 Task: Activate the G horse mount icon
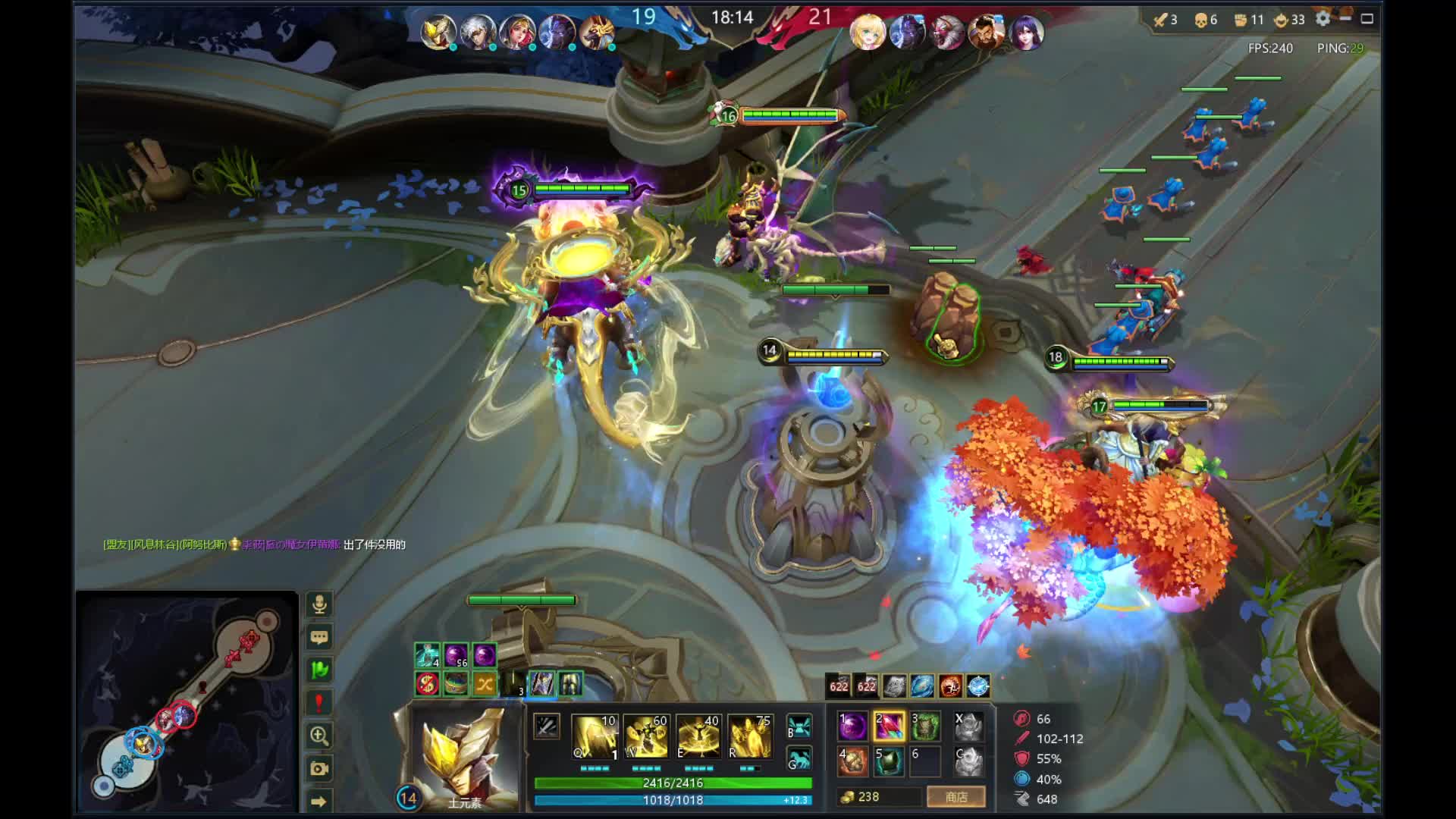click(x=799, y=758)
